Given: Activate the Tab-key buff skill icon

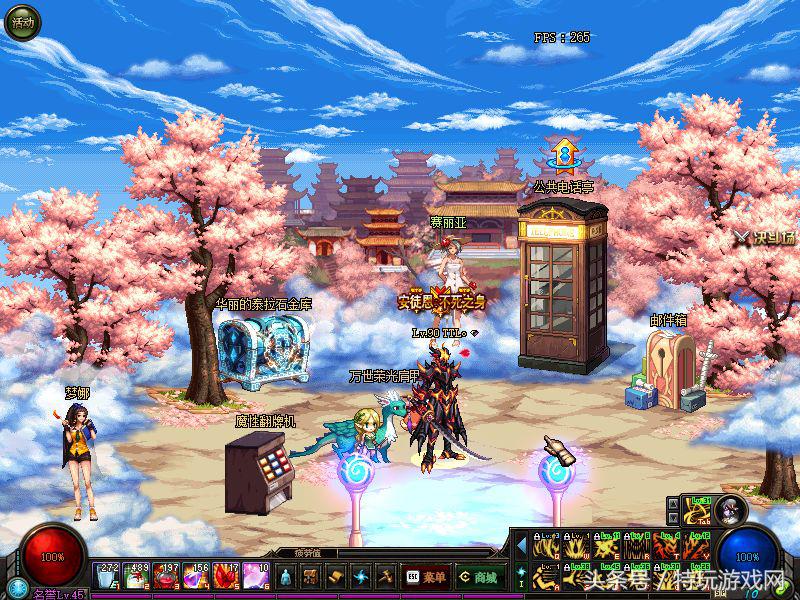Looking at the screenshot, I should click(x=698, y=511).
